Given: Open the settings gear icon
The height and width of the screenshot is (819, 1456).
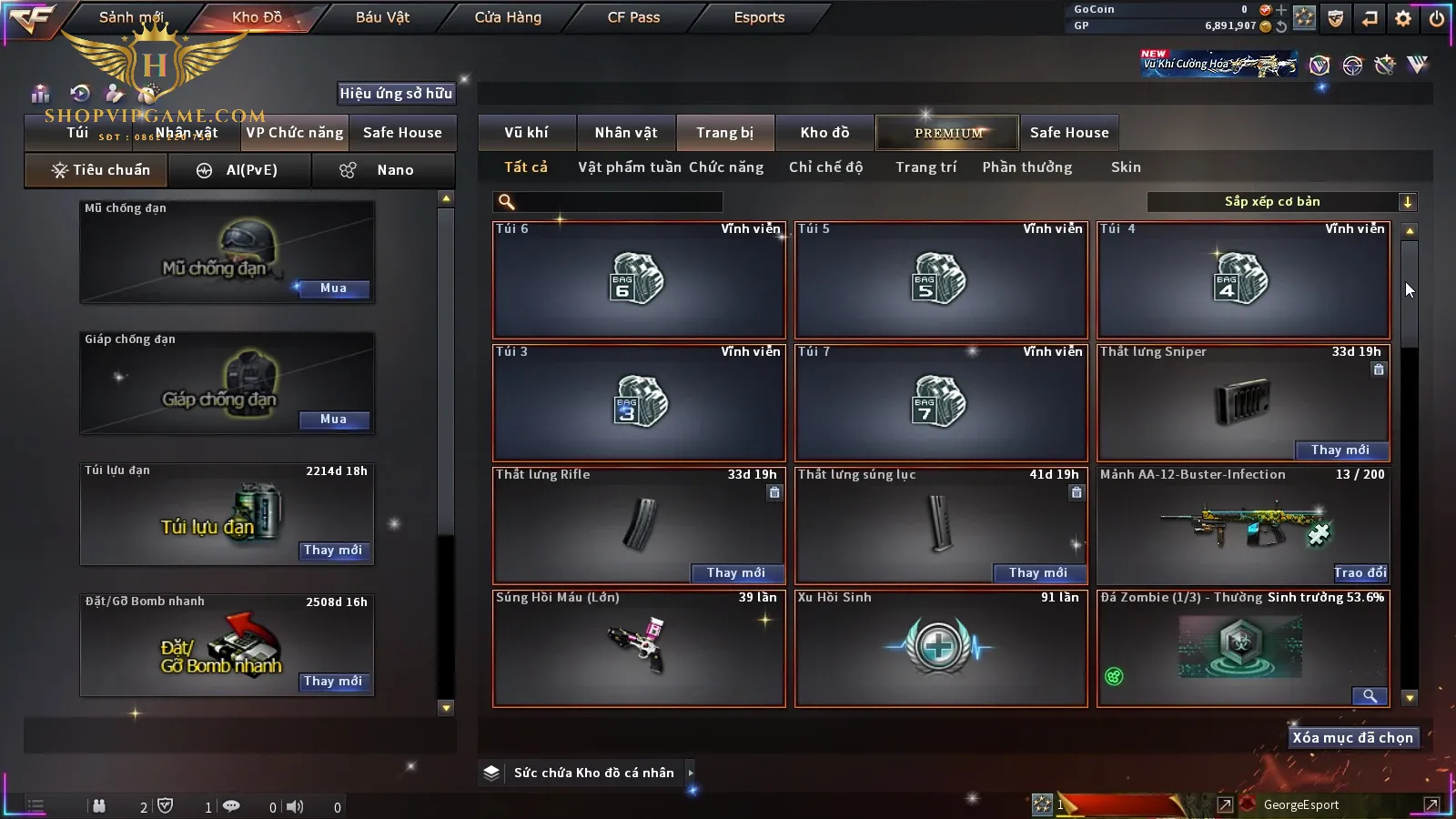Looking at the screenshot, I should click(1403, 18).
